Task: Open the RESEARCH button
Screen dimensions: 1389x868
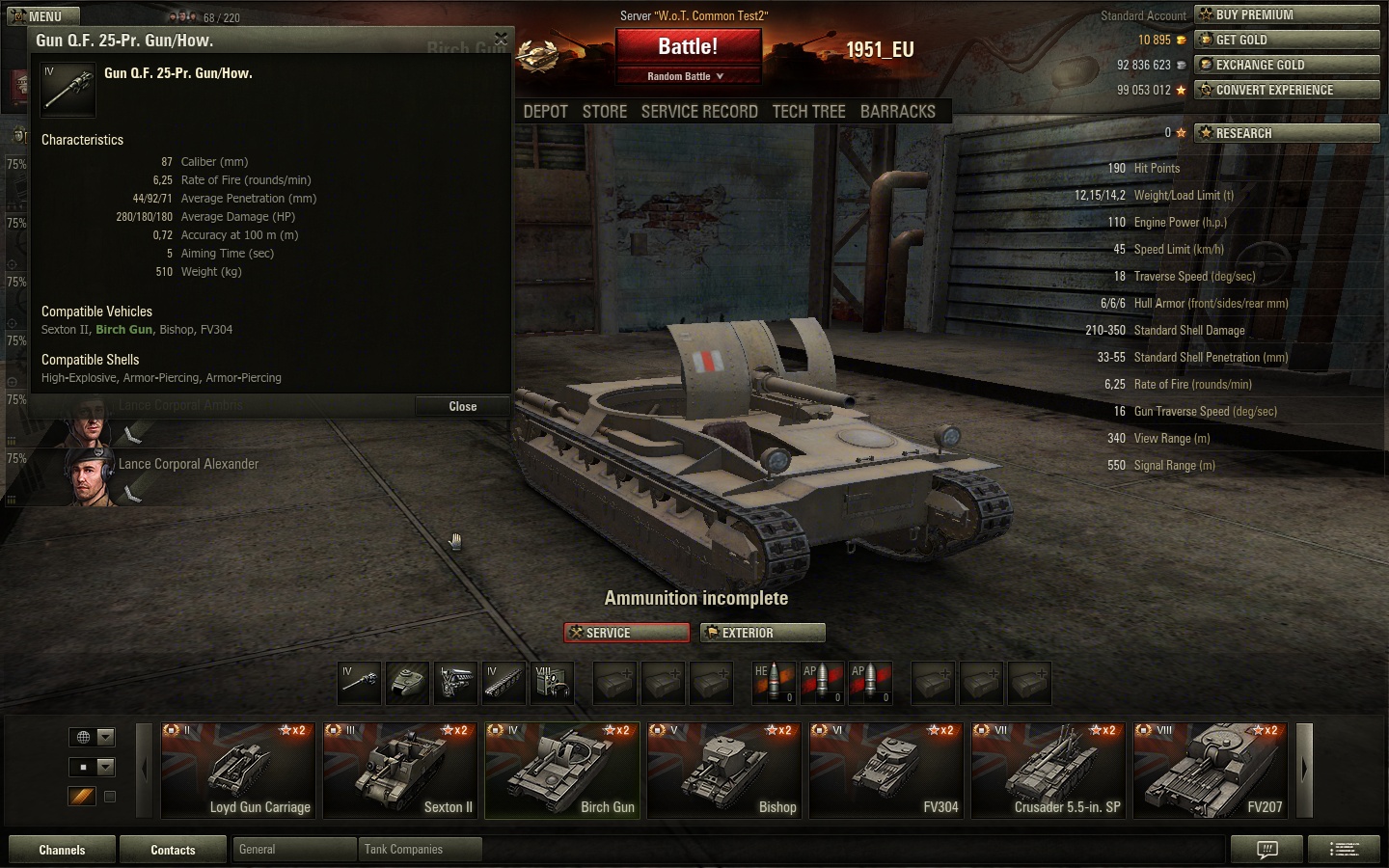Action: 1287,133
